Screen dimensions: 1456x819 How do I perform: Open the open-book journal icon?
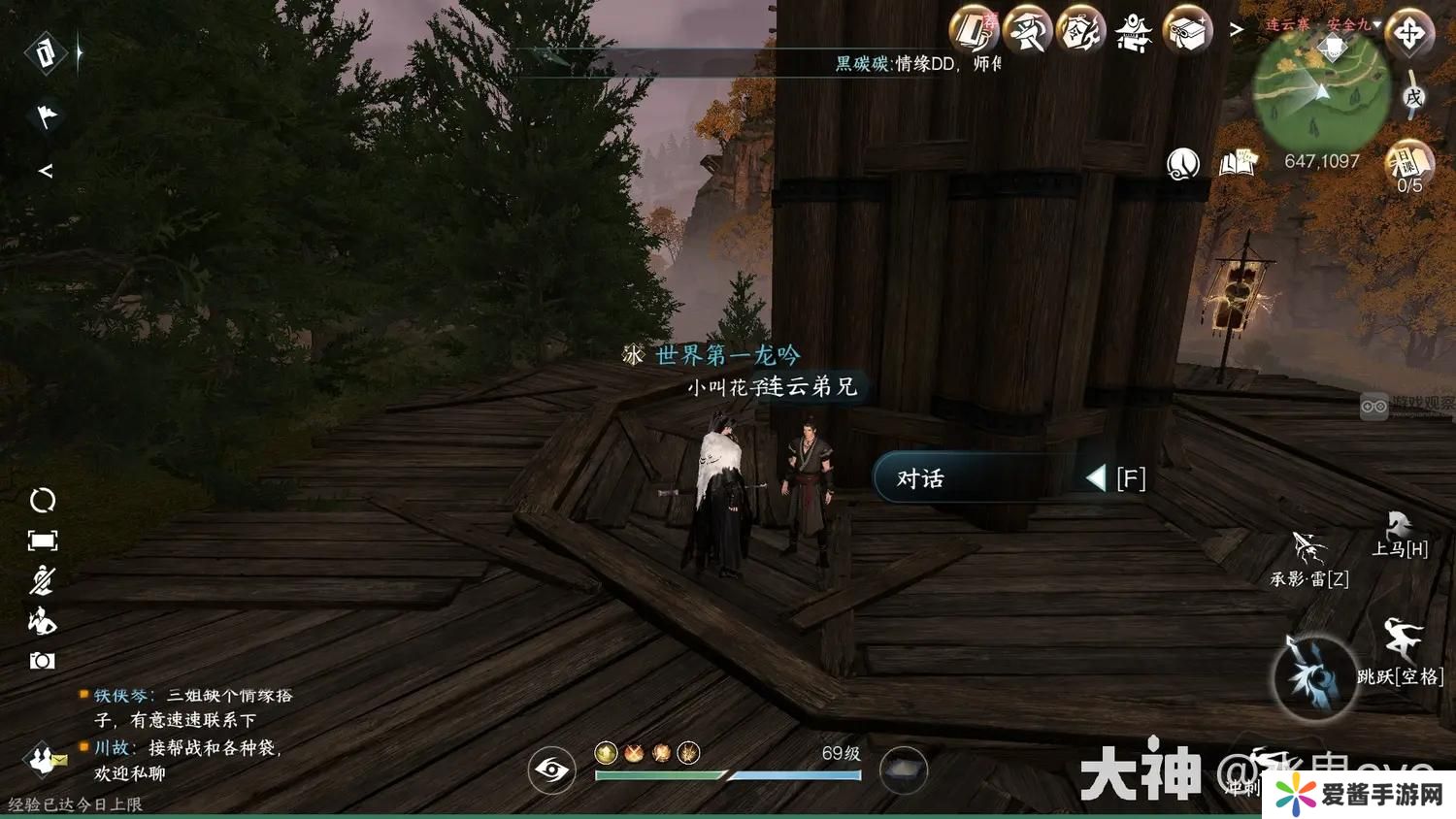pyautogui.click(x=1239, y=163)
